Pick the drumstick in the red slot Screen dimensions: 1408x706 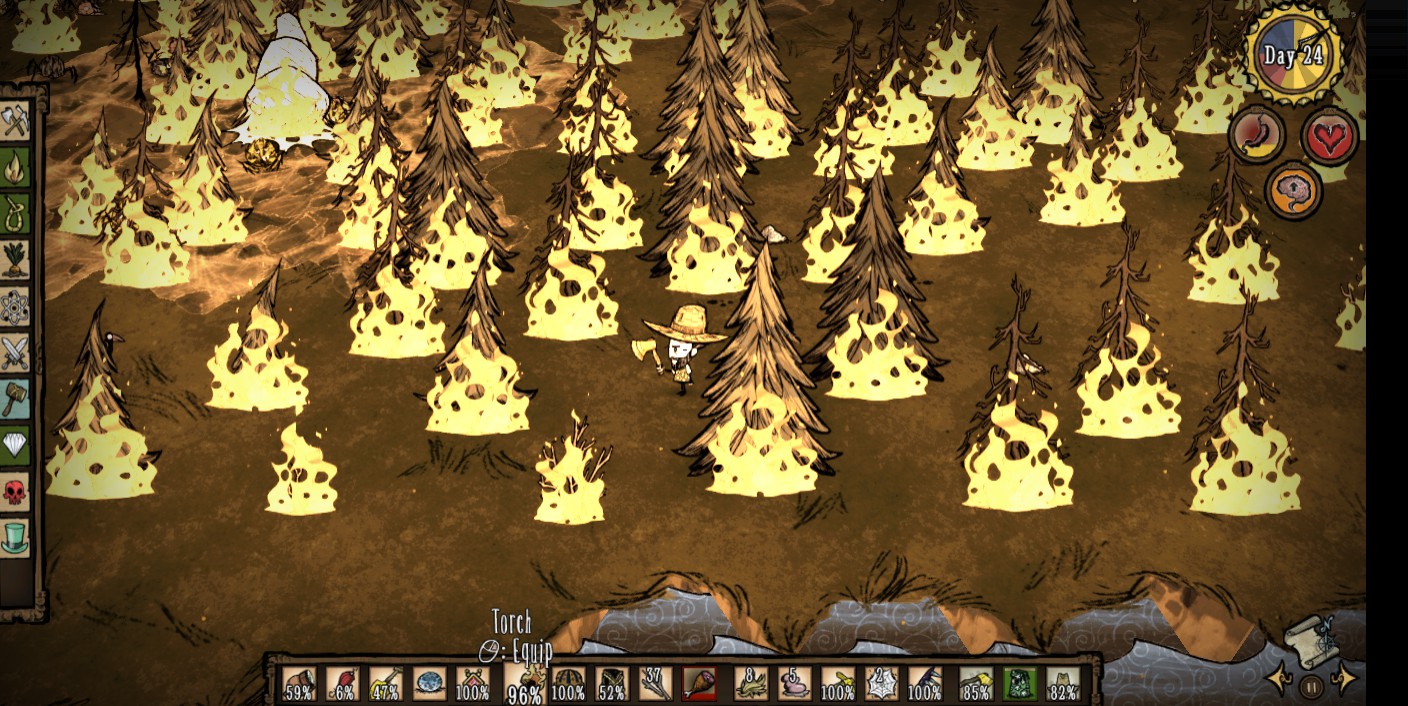click(x=699, y=683)
